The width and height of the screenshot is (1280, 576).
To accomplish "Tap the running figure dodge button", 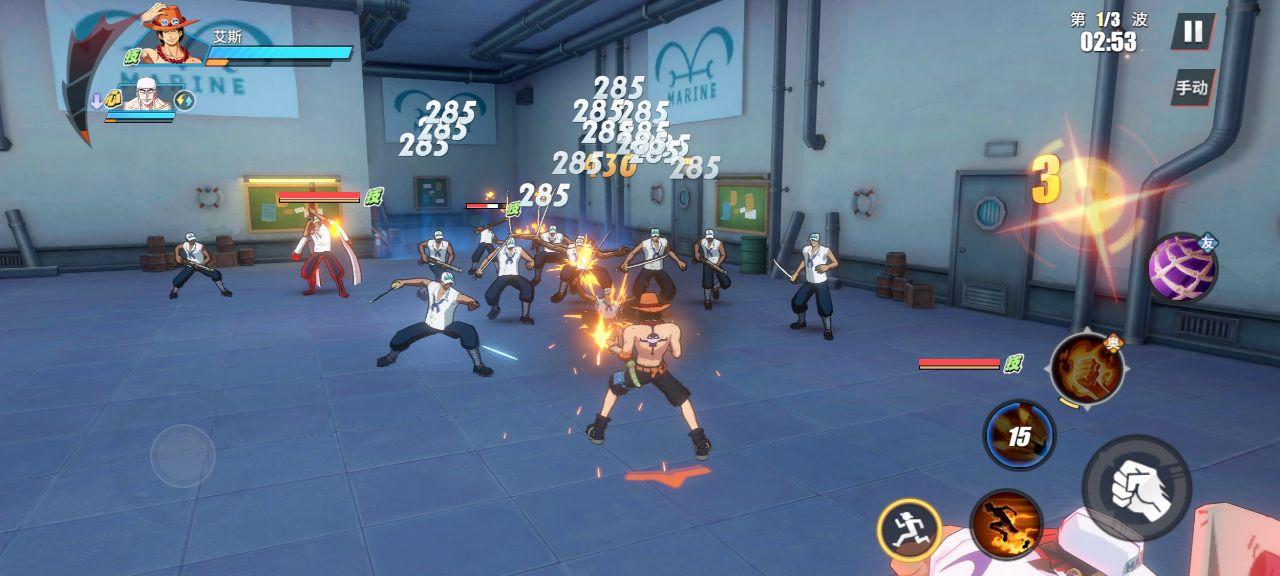I will 909,529.
